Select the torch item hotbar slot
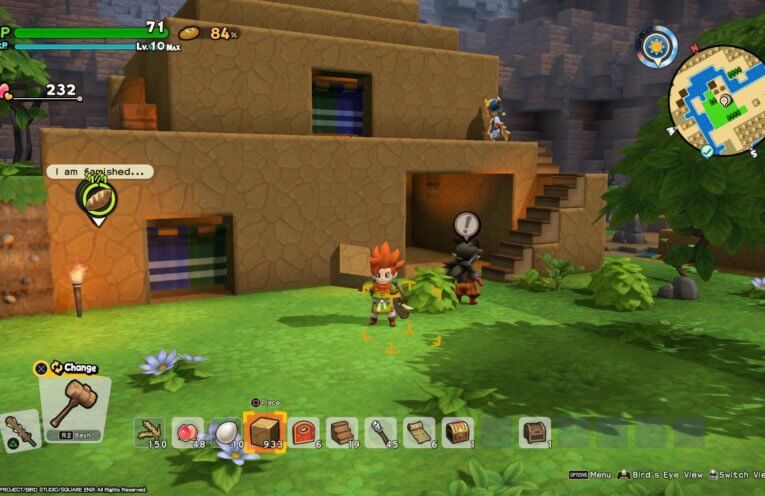 pyautogui.click(x=381, y=432)
